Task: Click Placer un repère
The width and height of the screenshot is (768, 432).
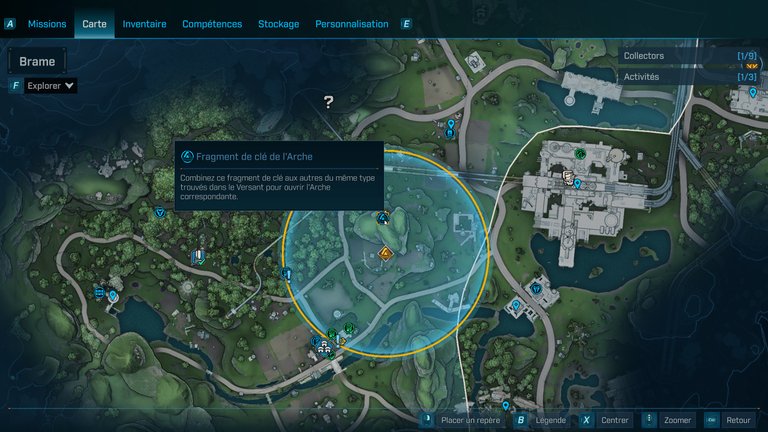Action: pos(470,421)
